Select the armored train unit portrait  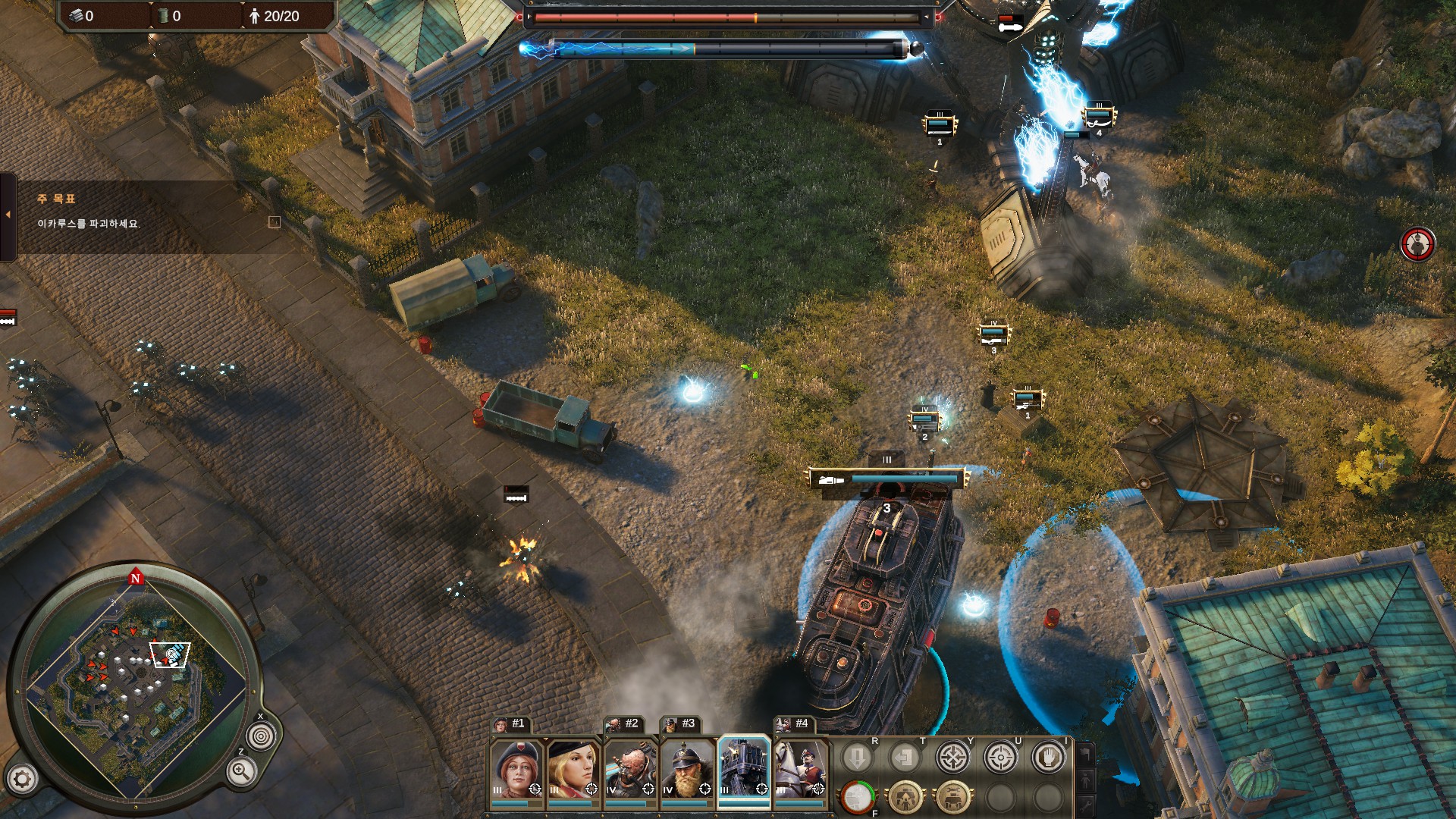click(x=744, y=768)
